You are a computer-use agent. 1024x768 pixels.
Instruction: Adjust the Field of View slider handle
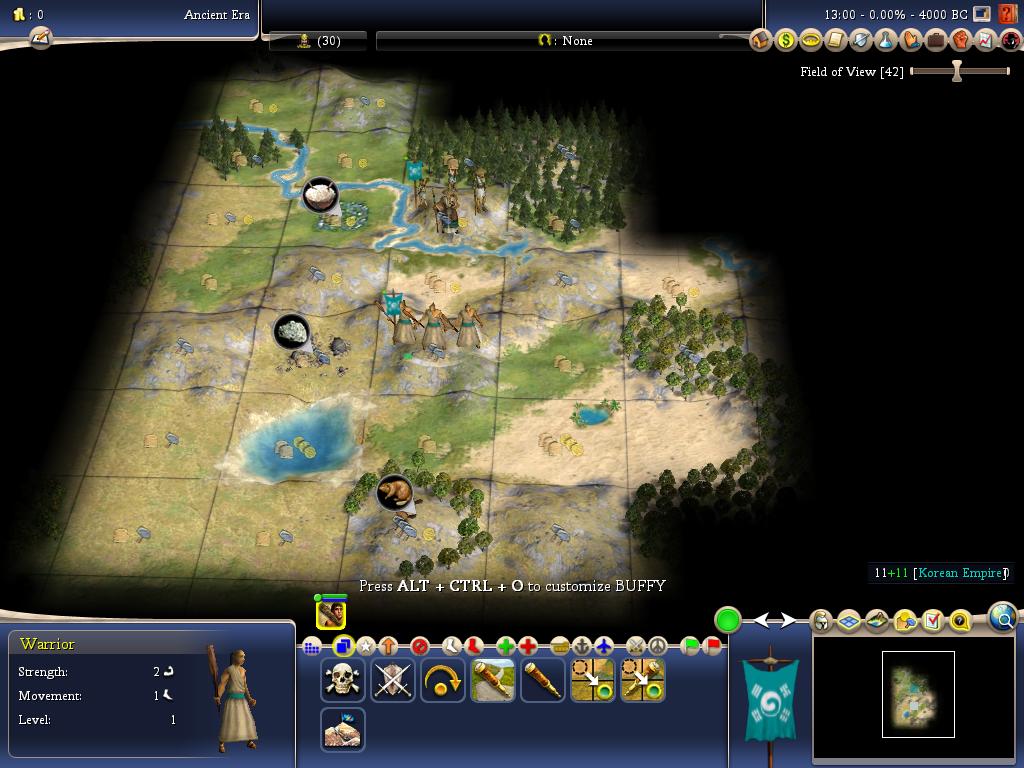pos(957,71)
